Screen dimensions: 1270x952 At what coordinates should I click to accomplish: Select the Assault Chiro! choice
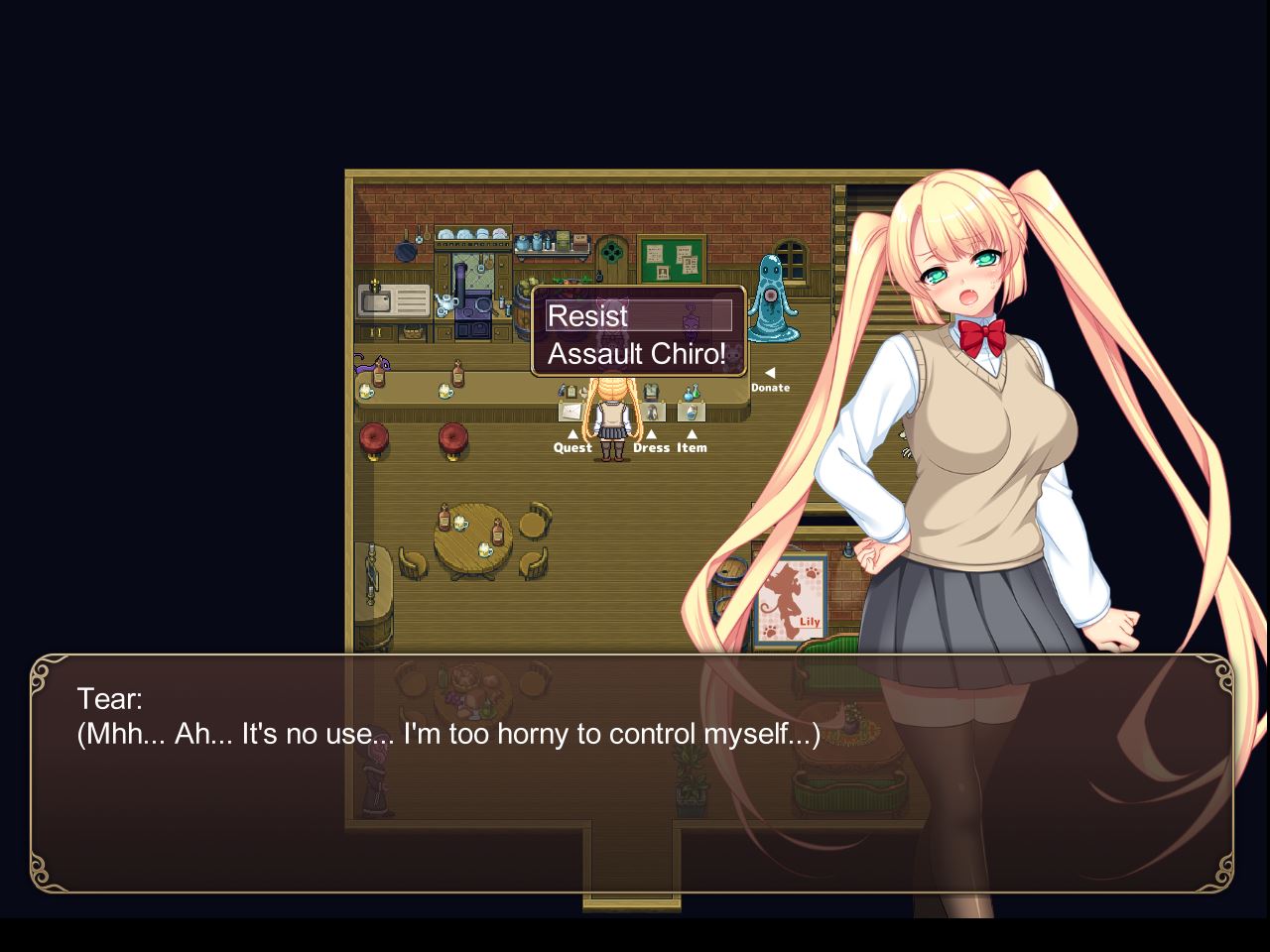coord(637,354)
